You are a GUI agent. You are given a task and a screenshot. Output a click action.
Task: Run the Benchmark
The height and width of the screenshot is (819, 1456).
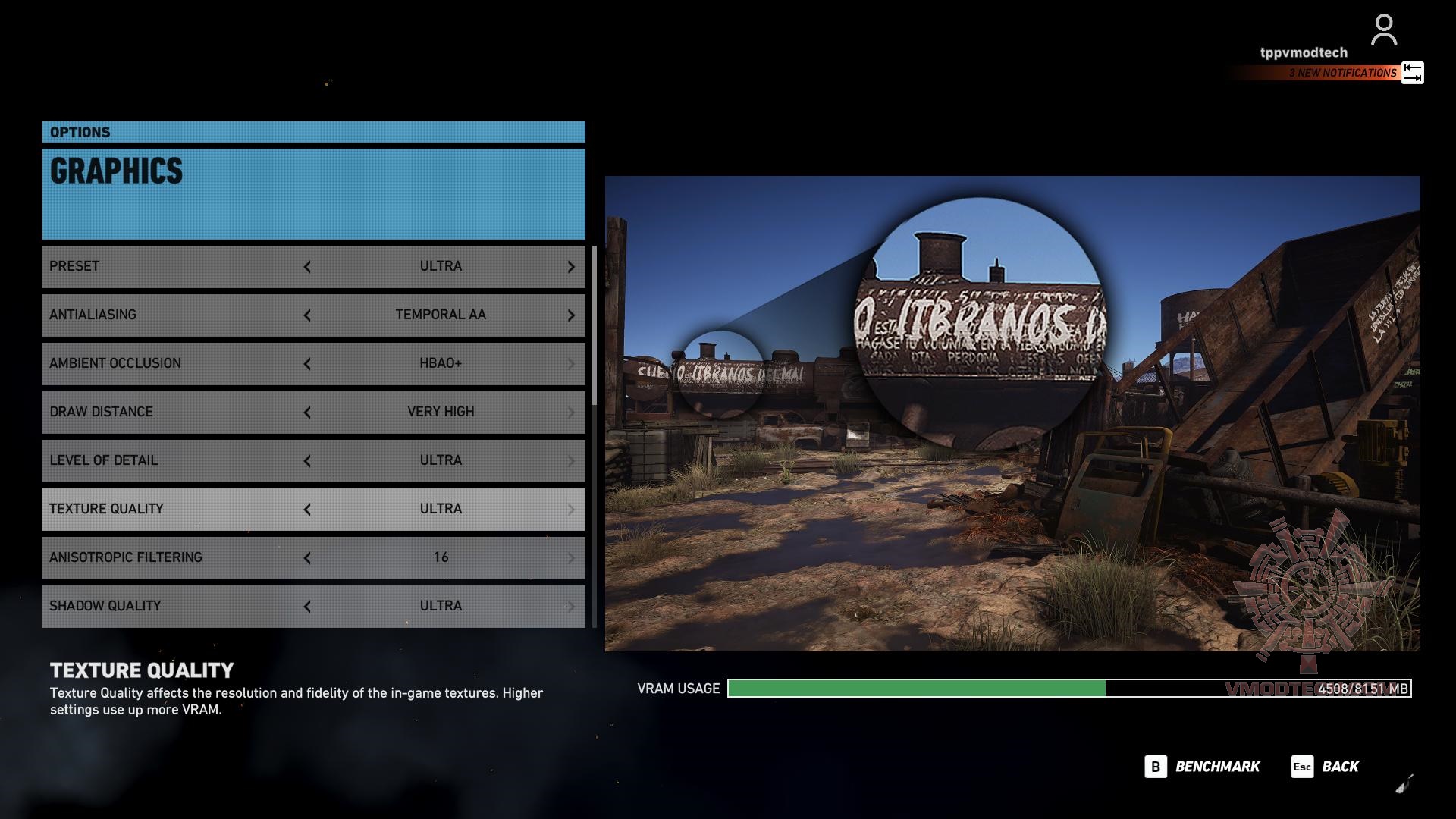[1202, 767]
